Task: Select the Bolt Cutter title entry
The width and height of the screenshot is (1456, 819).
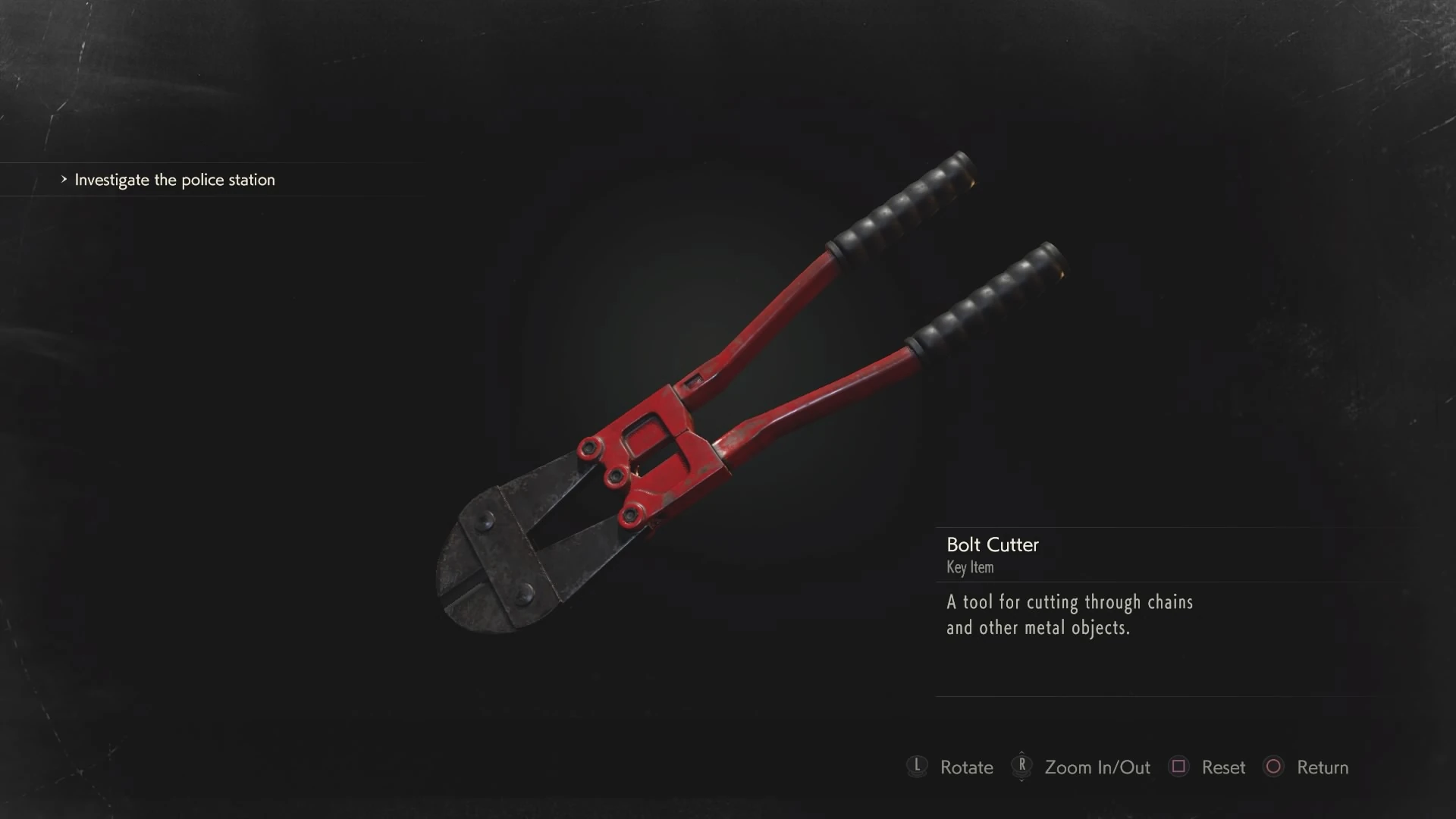Action: [x=992, y=544]
